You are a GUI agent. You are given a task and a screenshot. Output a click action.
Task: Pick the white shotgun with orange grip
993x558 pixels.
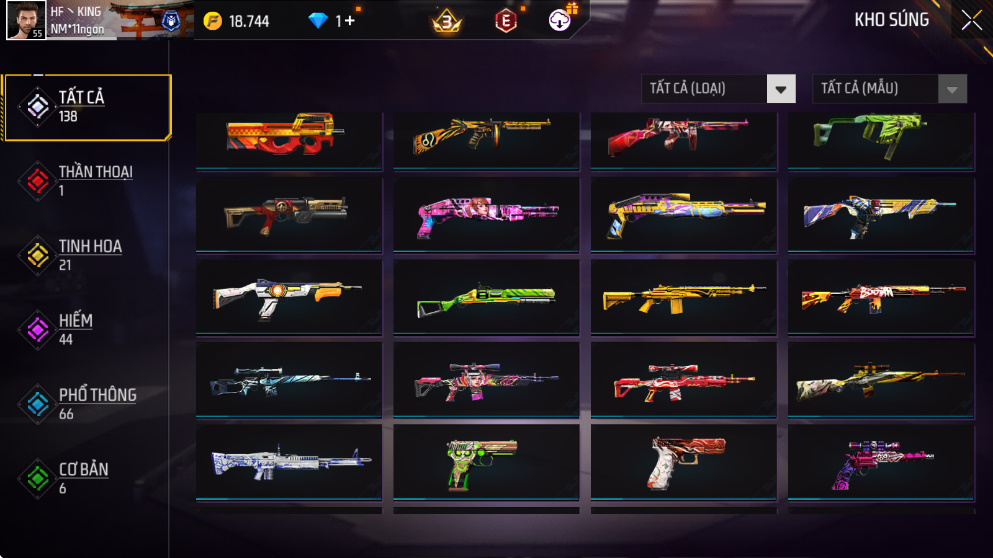point(288,297)
